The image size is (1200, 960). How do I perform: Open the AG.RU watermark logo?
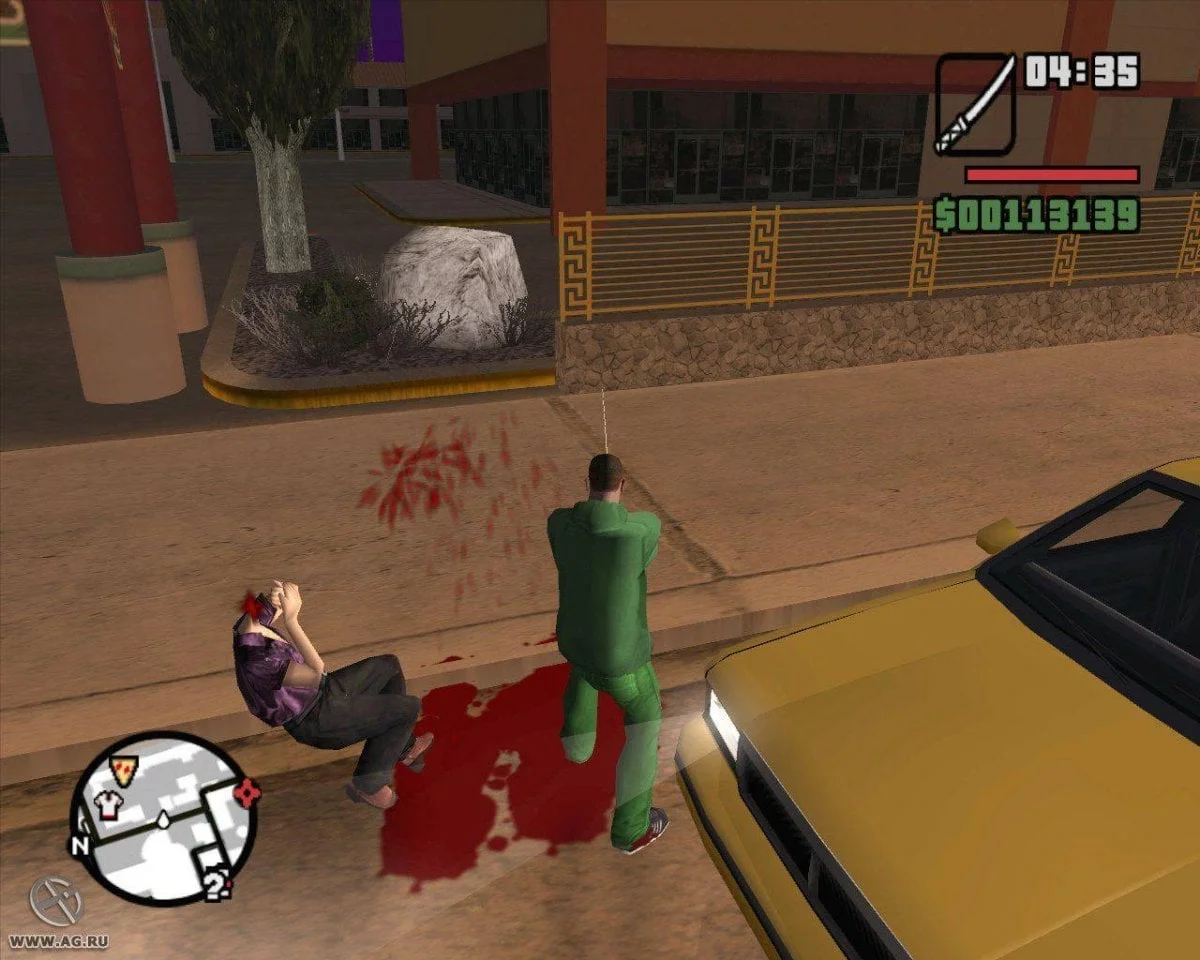[x=55, y=901]
